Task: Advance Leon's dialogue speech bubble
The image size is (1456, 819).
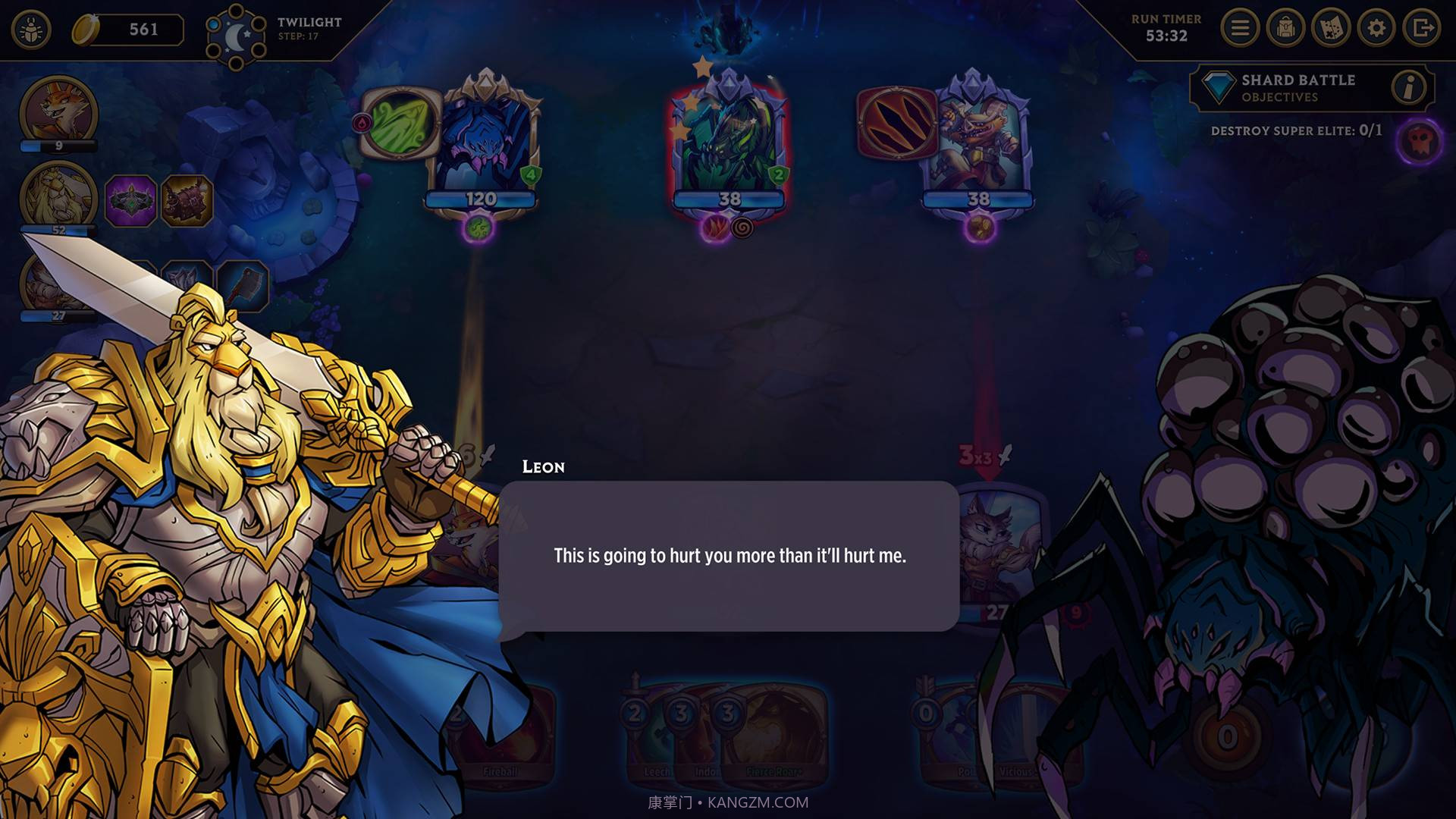Action: tap(729, 556)
